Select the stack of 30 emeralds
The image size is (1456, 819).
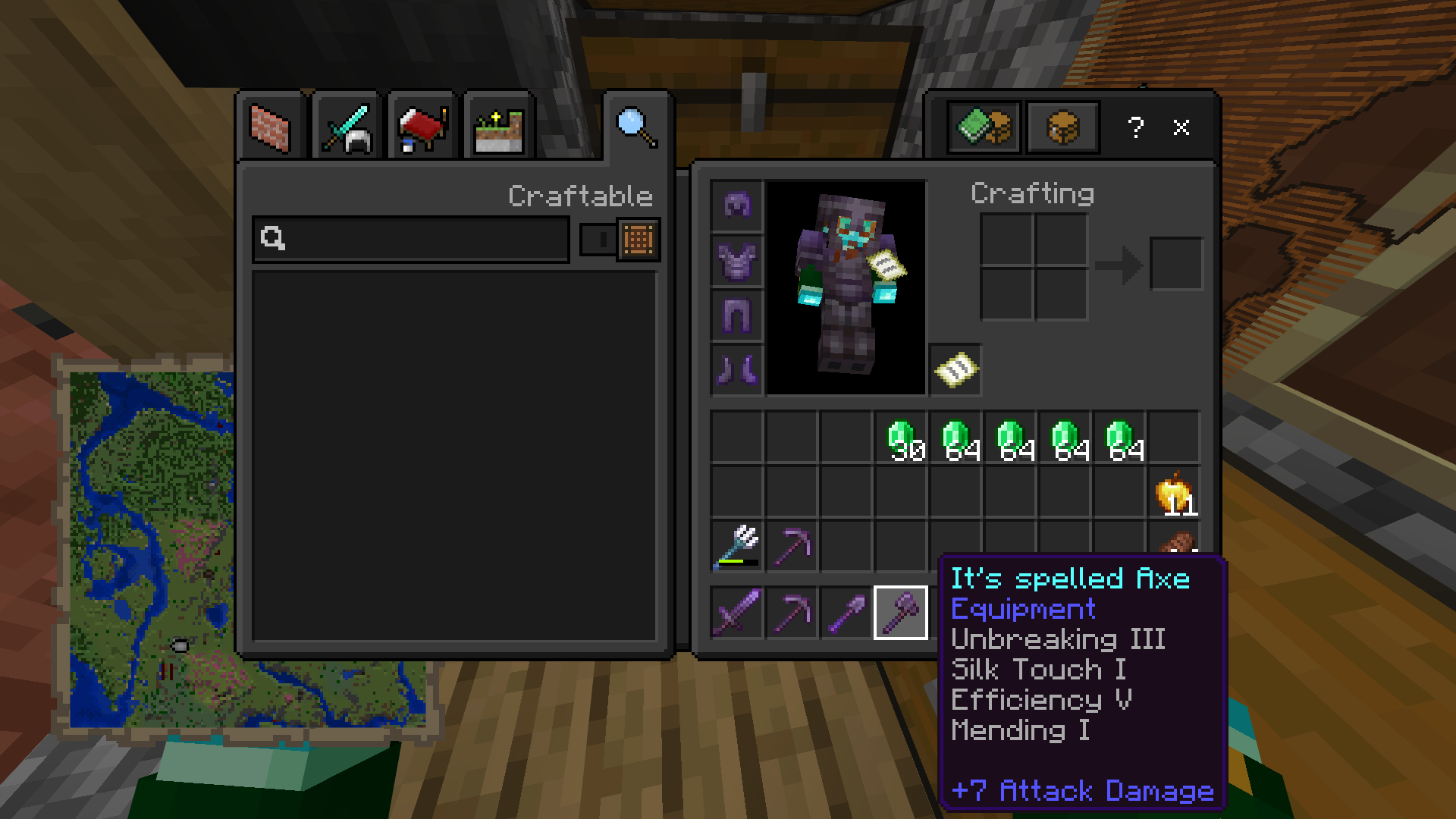(900, 438)
